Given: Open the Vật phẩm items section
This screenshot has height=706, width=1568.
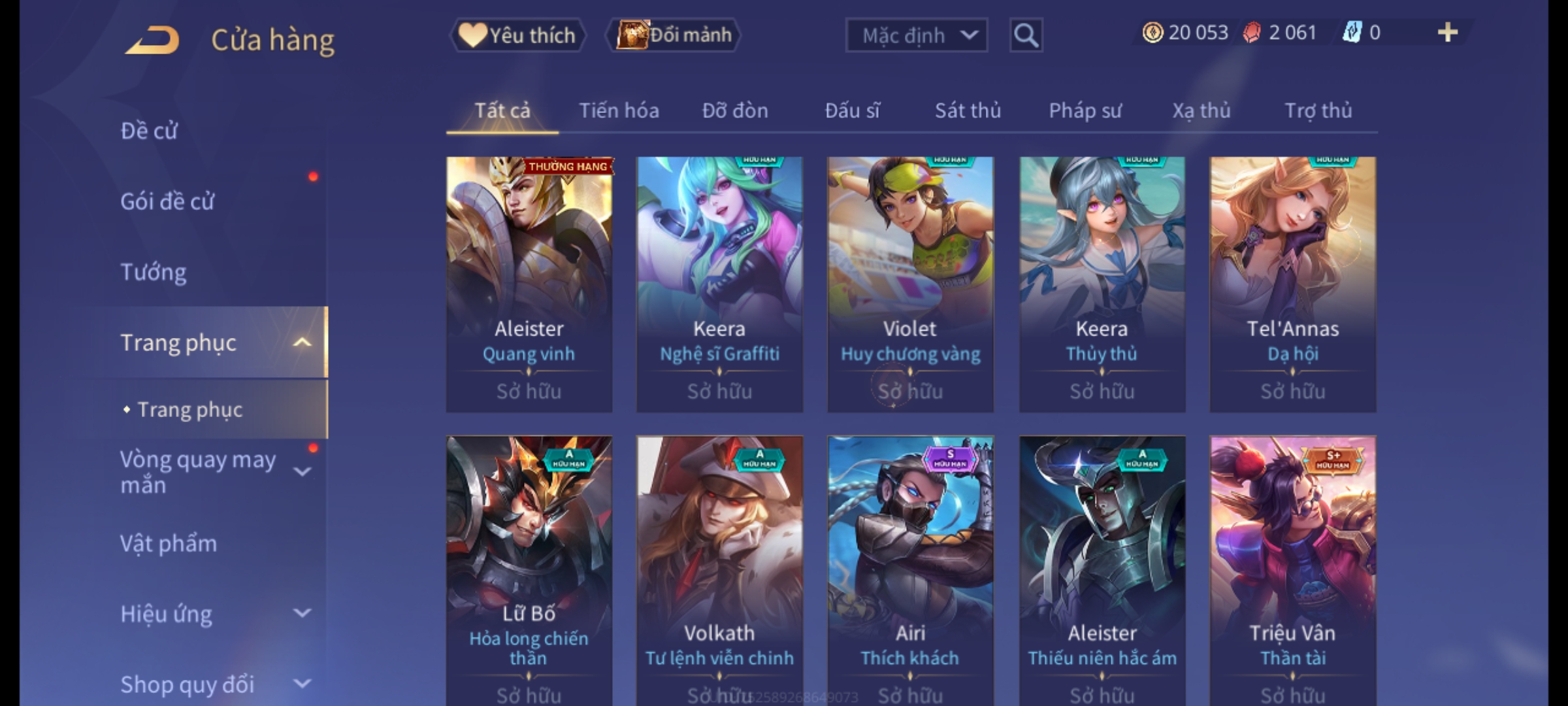Looking at the screenshot, I should tap(169, 544).
